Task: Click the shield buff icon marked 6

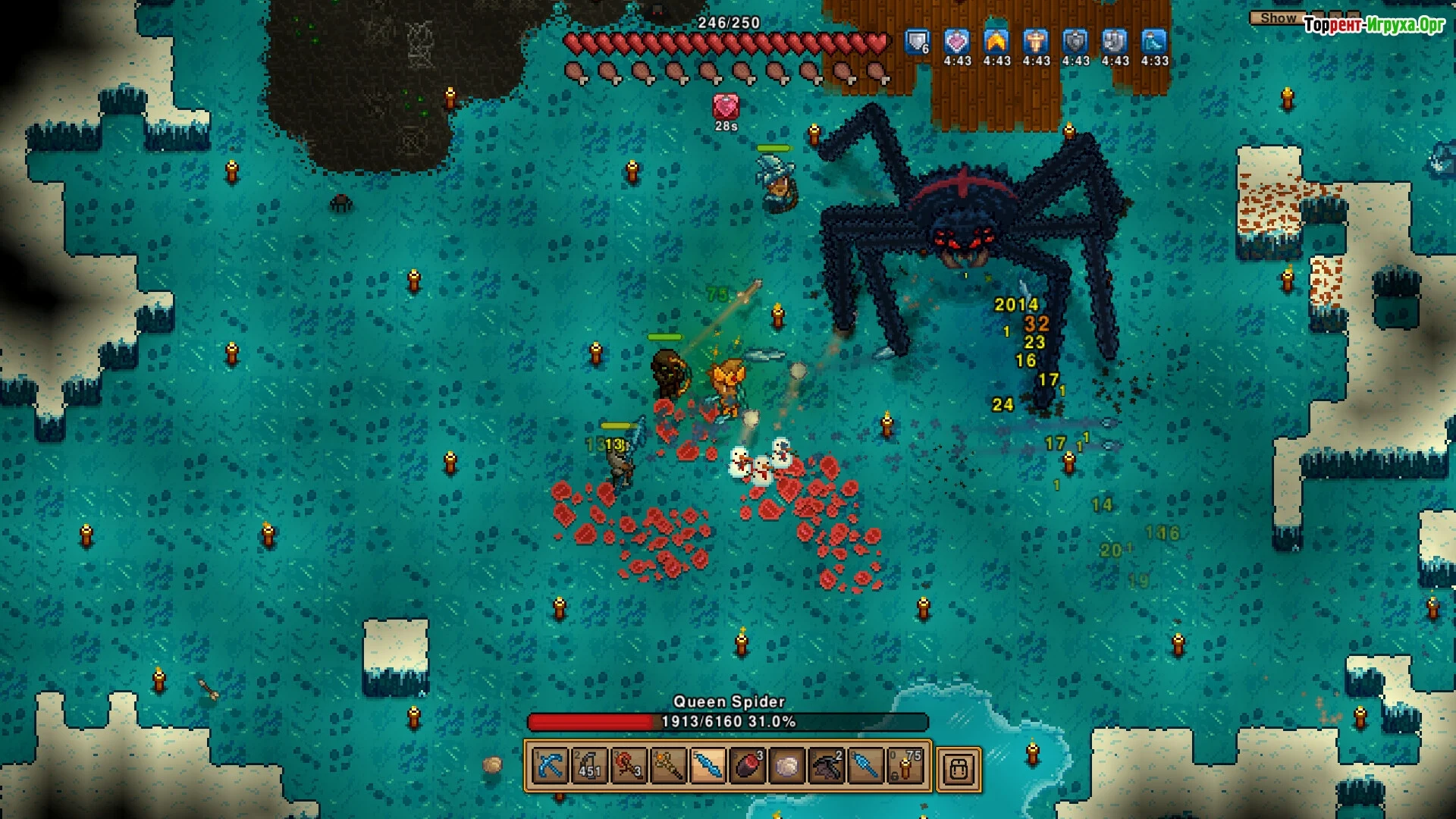Action: pyautogui.click(x=918, y=42)
